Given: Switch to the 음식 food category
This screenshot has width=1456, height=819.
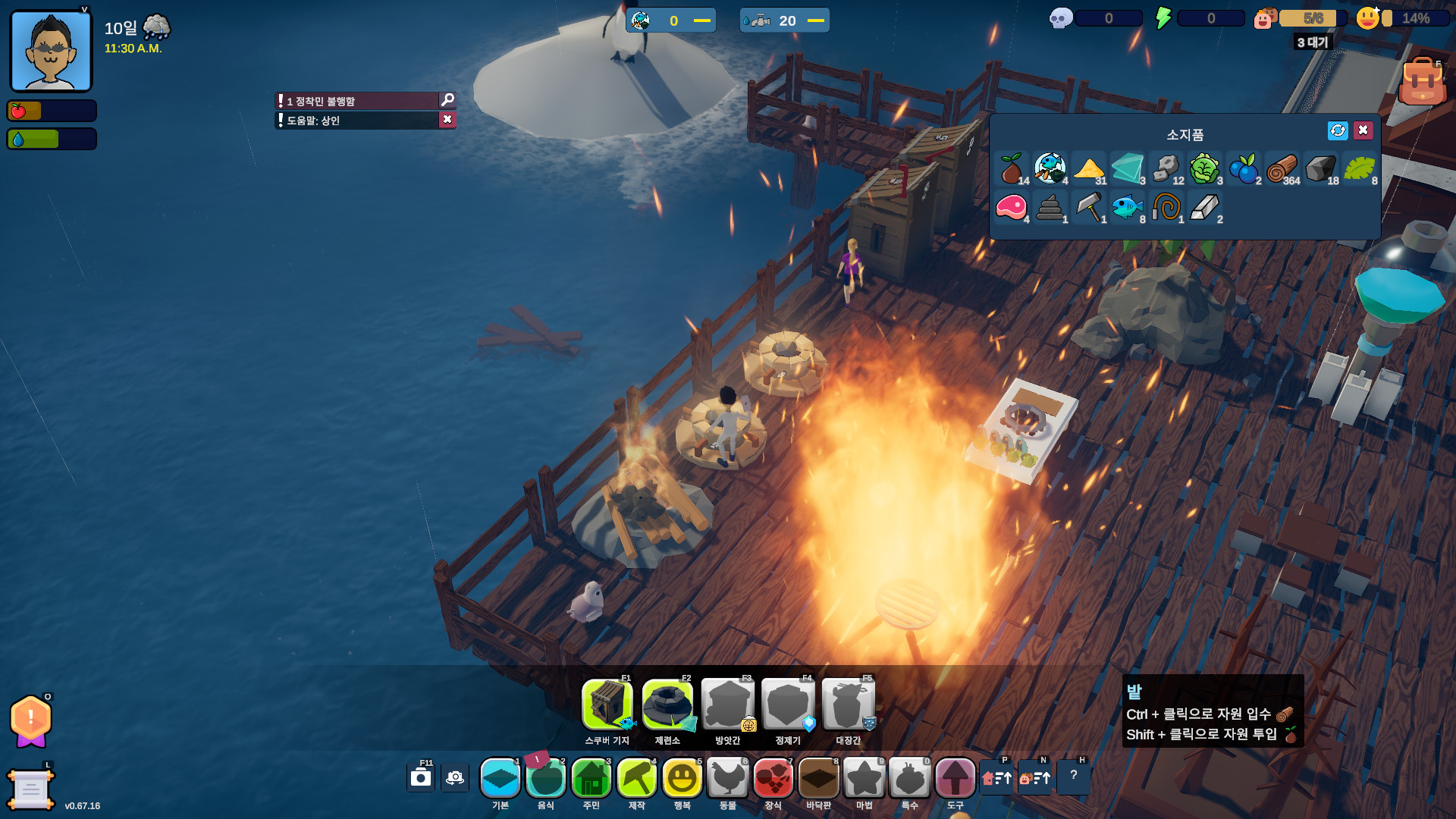Looking at the screenshot, I should [x=546, y=778].
